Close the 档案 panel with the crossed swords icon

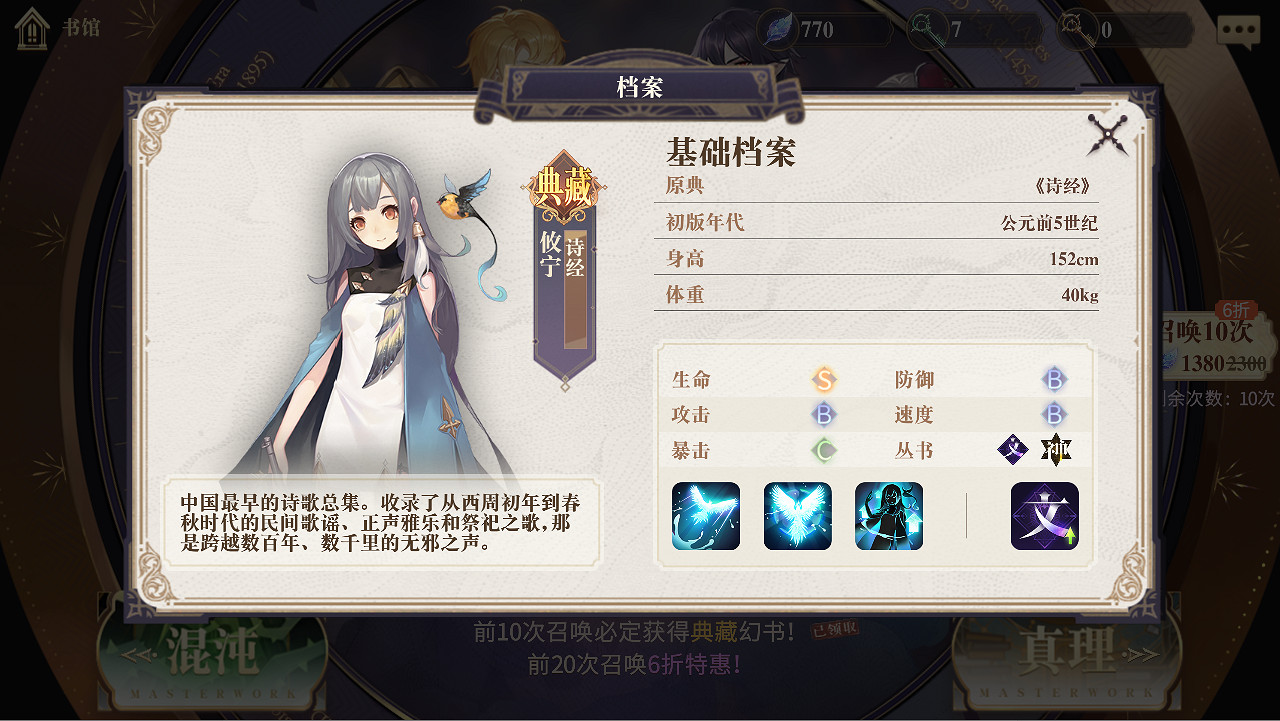pos(1109,134)
